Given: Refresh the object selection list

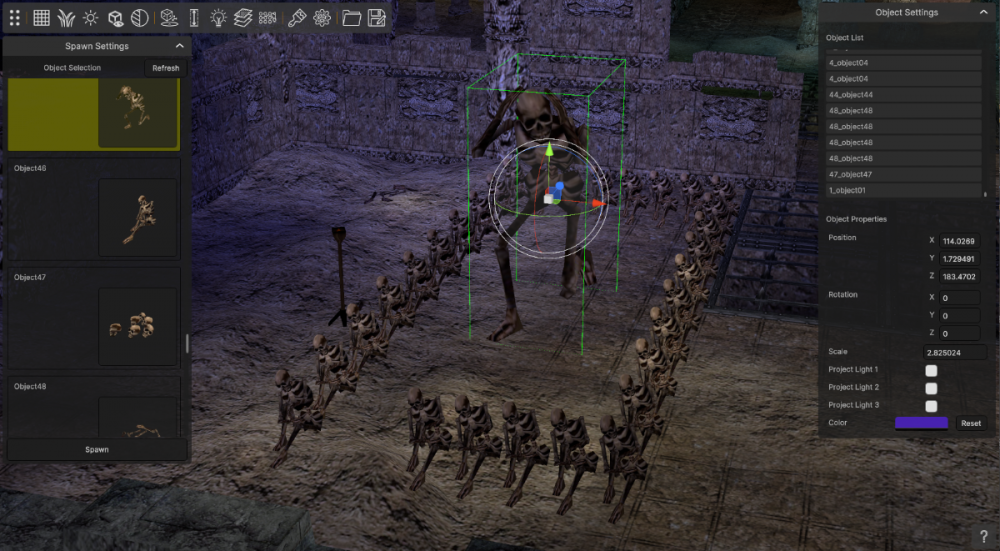Looking at the screenshot, I should point(165,68).
